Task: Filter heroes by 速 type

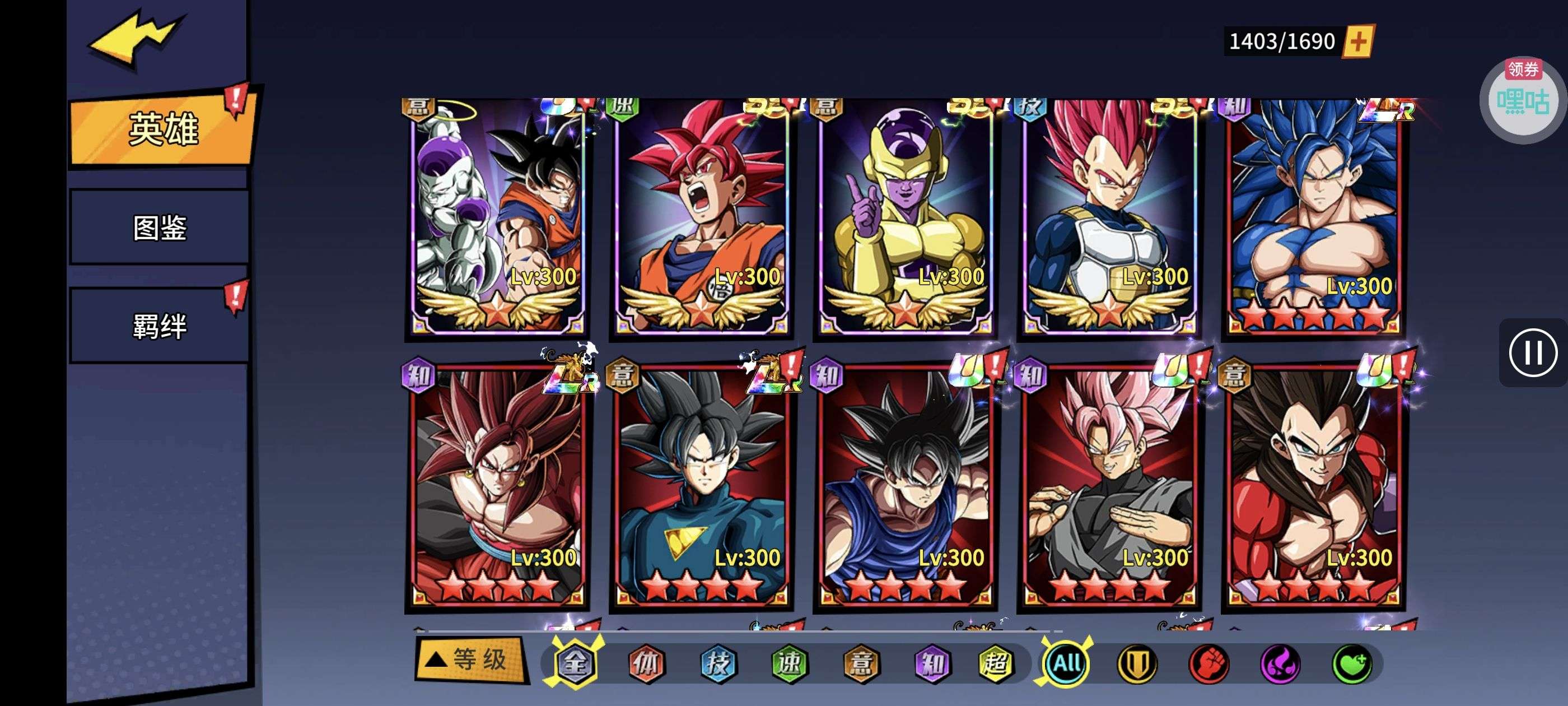Action: tap(789, 663)
